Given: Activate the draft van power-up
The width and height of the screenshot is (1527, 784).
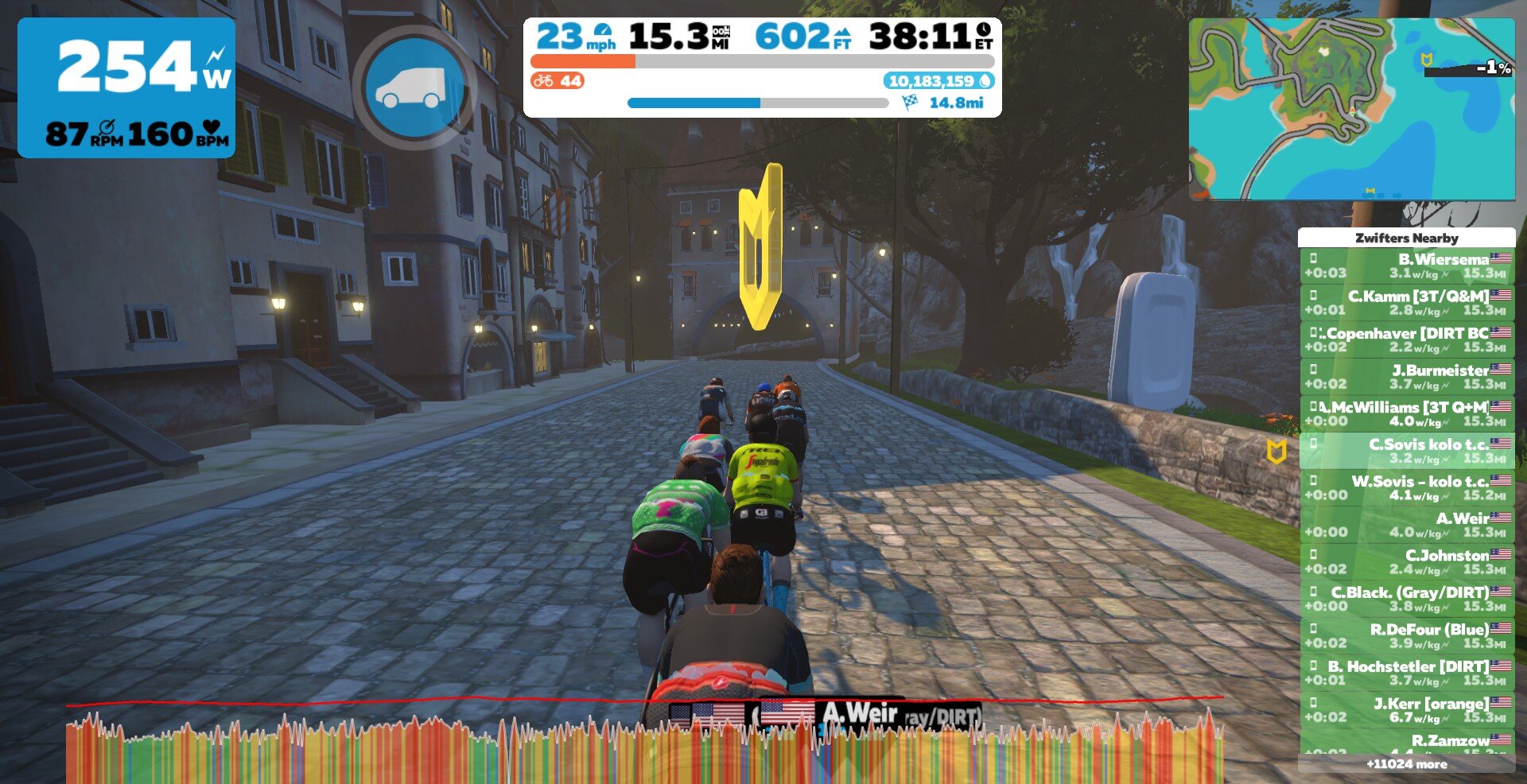Looking at the screenshot, I should tap(414, 87).
